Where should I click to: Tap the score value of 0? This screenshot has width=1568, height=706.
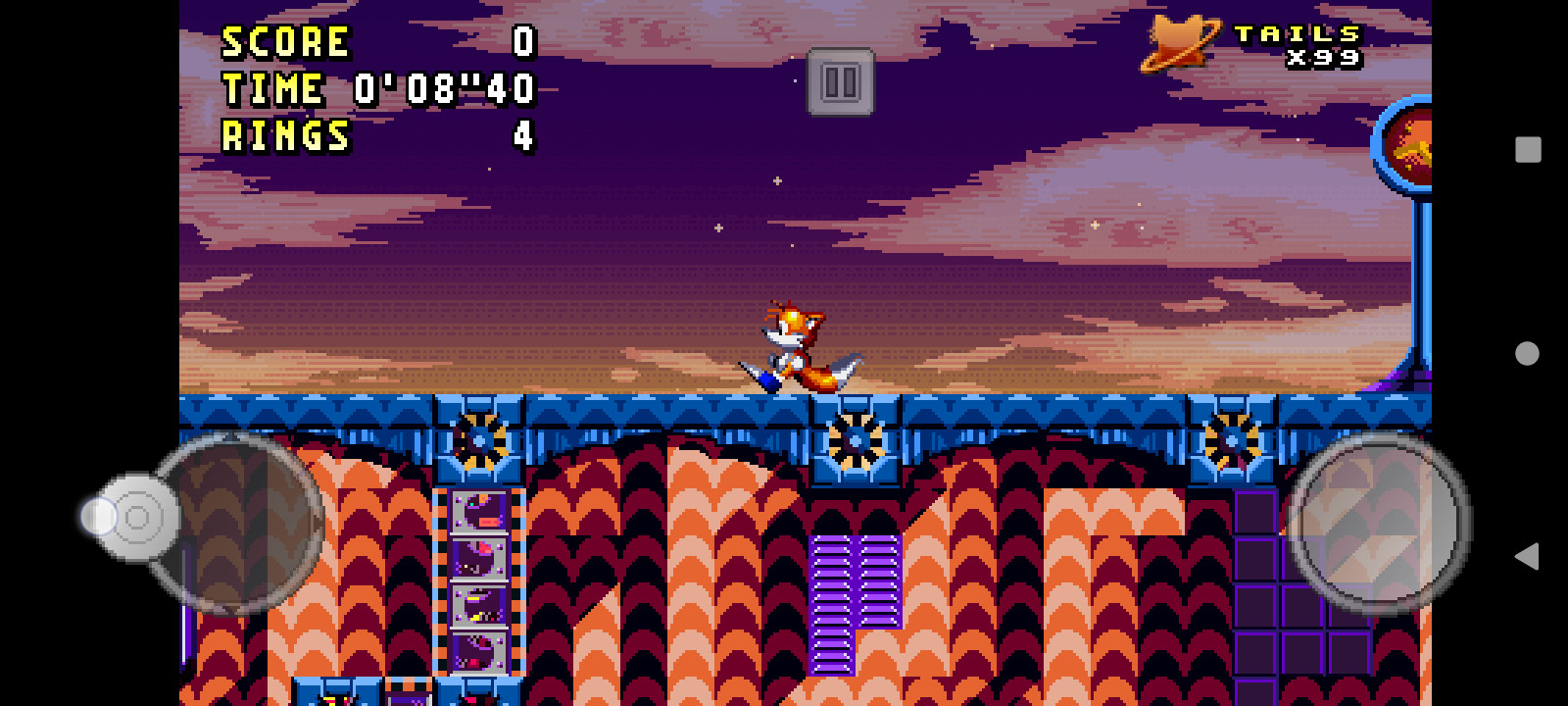(522, 41)
